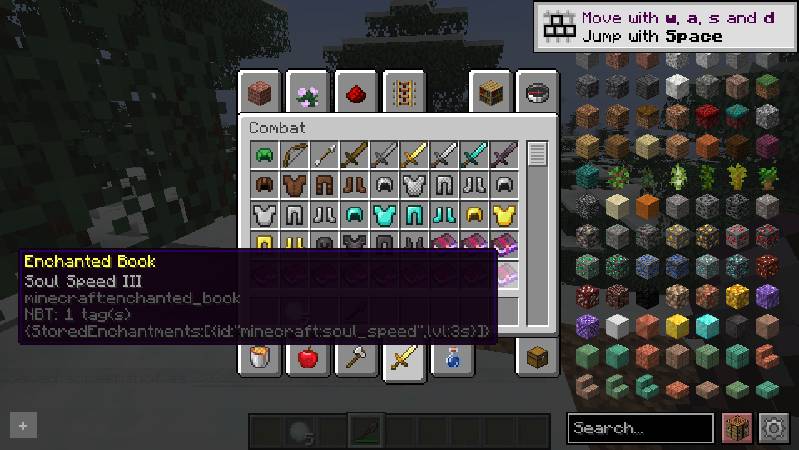Open the Building Blocks brick tab
Viewport: 799px width, 450px height.
tap(261, 94)
